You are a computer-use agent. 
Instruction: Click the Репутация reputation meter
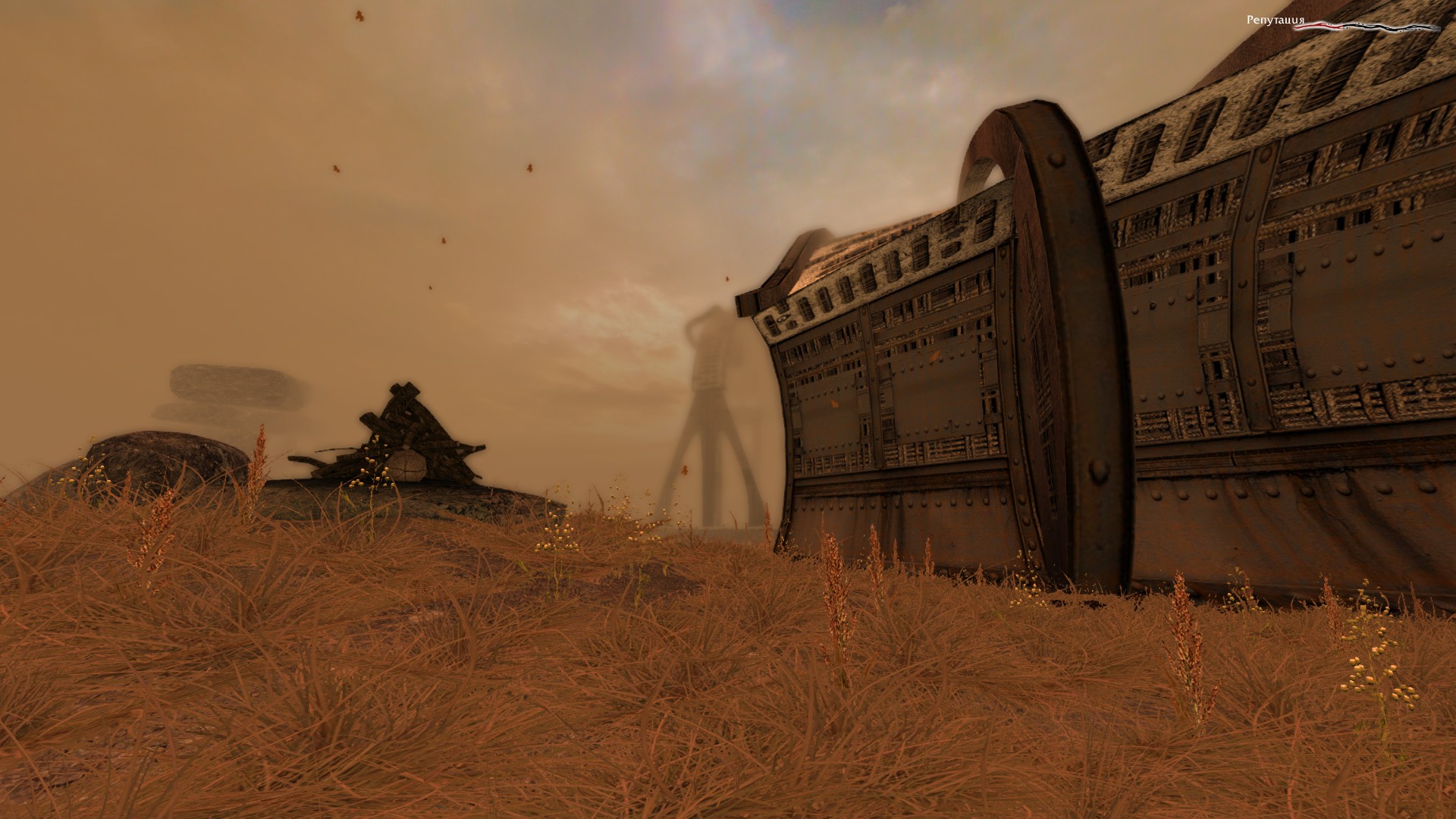[1365, 26]
